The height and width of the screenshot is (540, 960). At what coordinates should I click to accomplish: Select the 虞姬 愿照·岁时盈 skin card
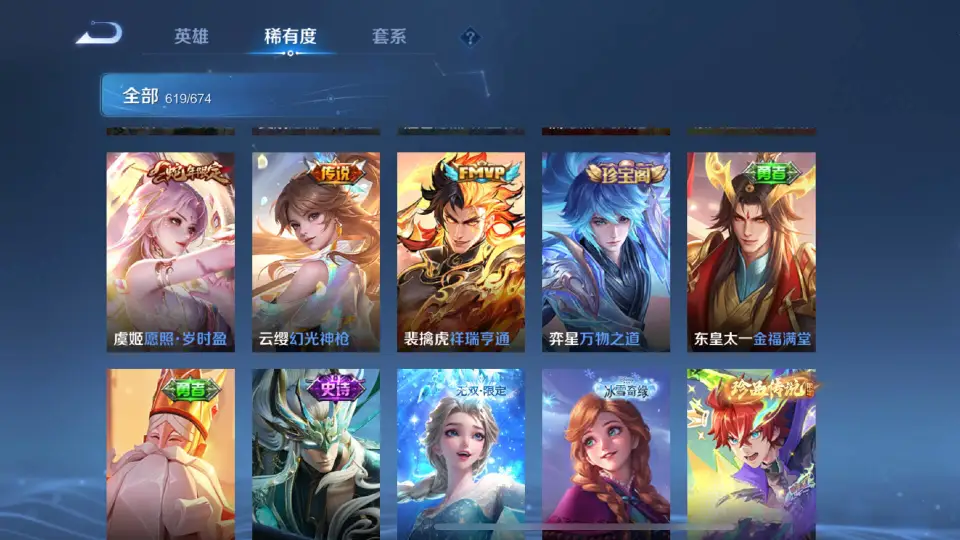171,251
